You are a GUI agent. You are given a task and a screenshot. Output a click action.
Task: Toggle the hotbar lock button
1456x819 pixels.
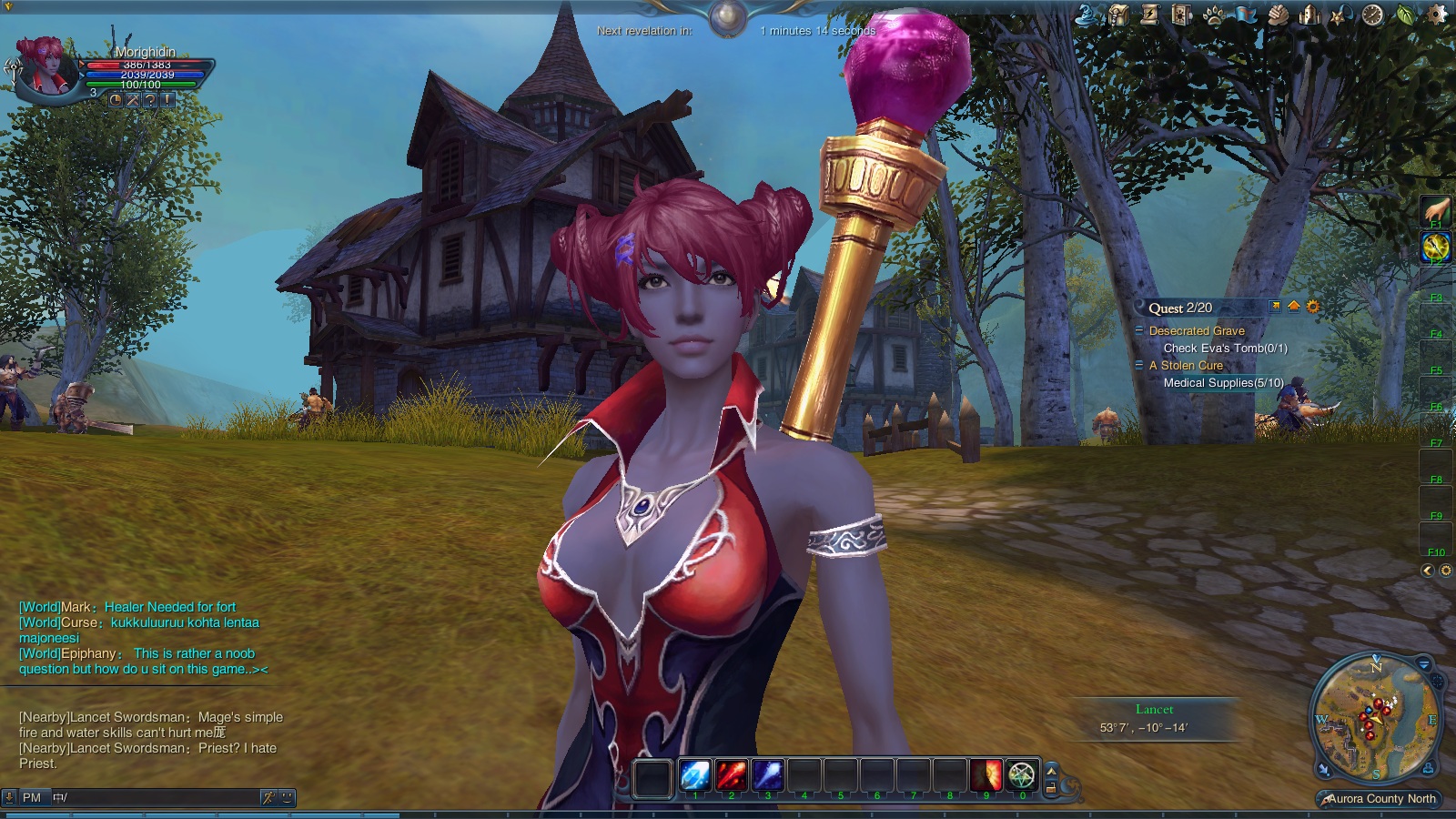point(1051,788)
